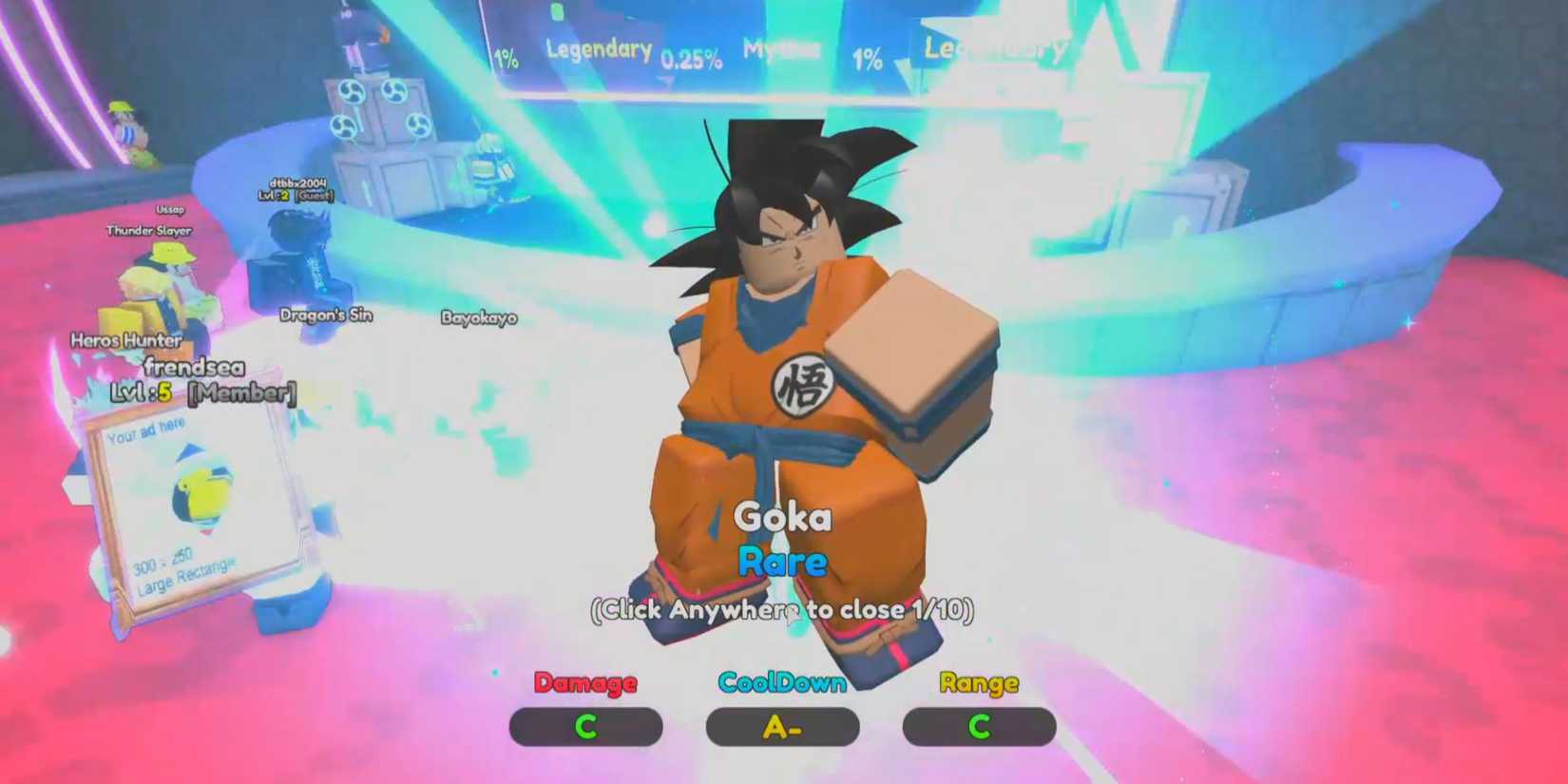Click the Damage stat C badge
Viewport: 1568px width, 784px height.
(x=585, y=727)
